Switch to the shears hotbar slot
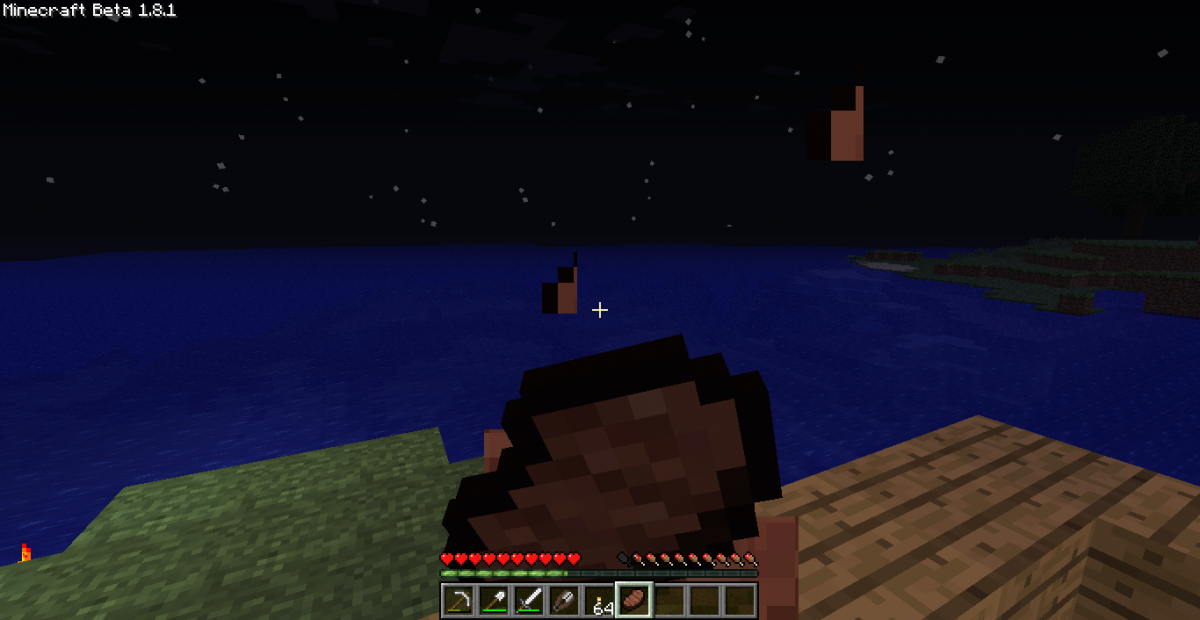The width and height of the screenshot is (1200, 620). tap(564, 601)
